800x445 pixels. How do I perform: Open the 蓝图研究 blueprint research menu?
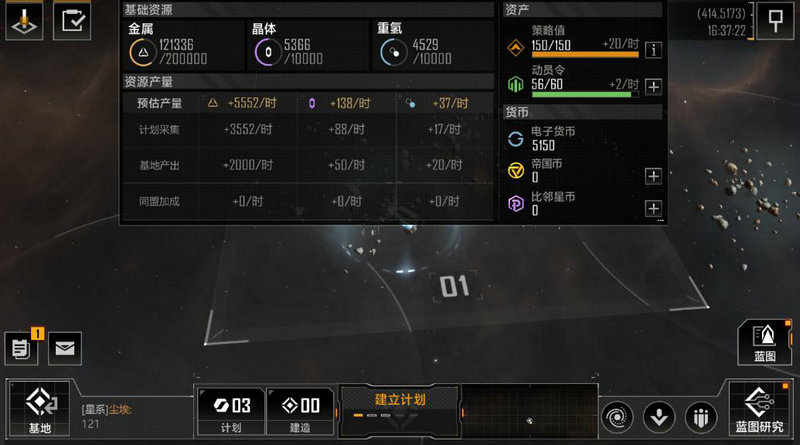(x=759, y=410)
